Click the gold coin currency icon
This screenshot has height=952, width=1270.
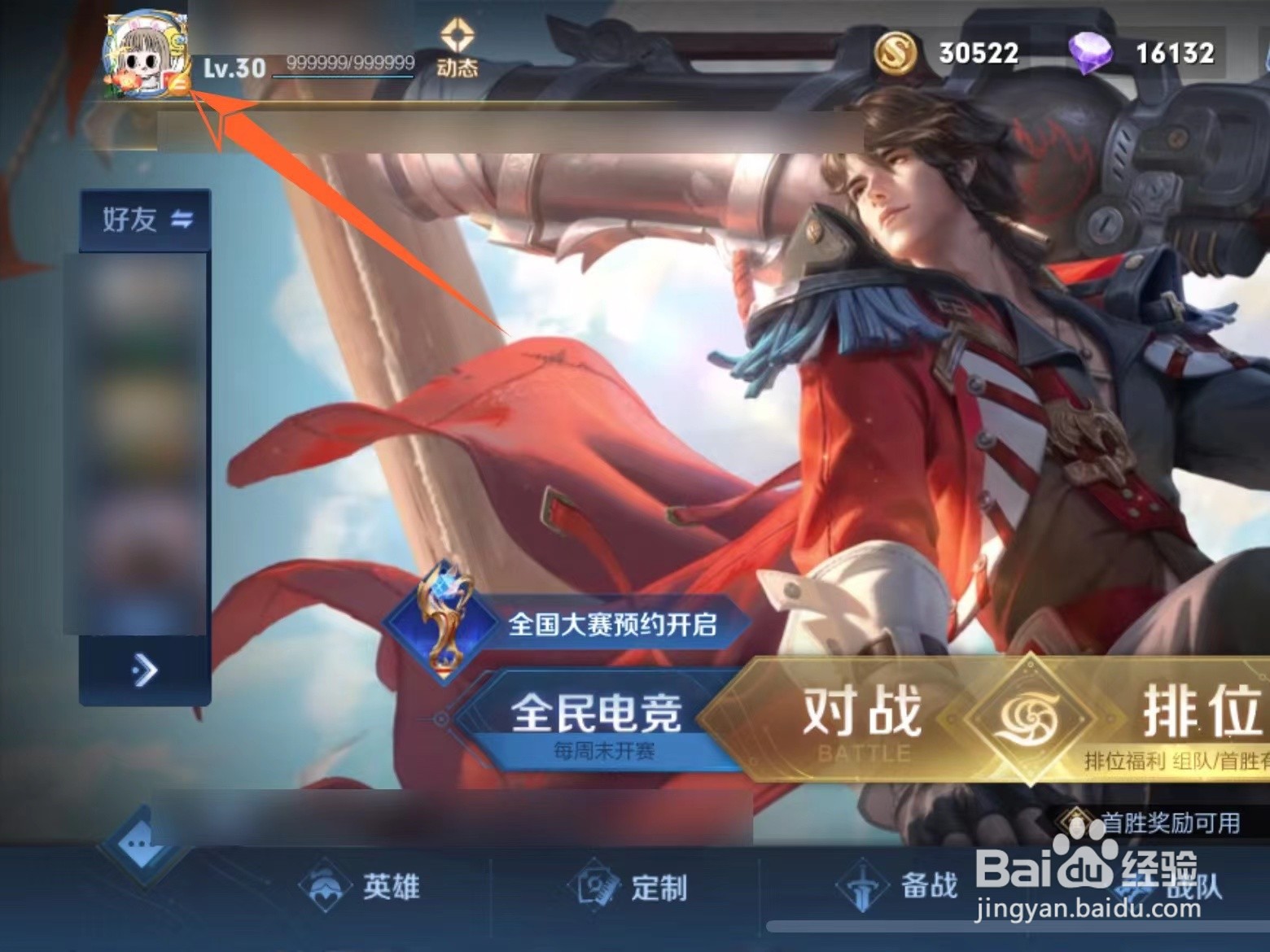(x=897, y=53)
